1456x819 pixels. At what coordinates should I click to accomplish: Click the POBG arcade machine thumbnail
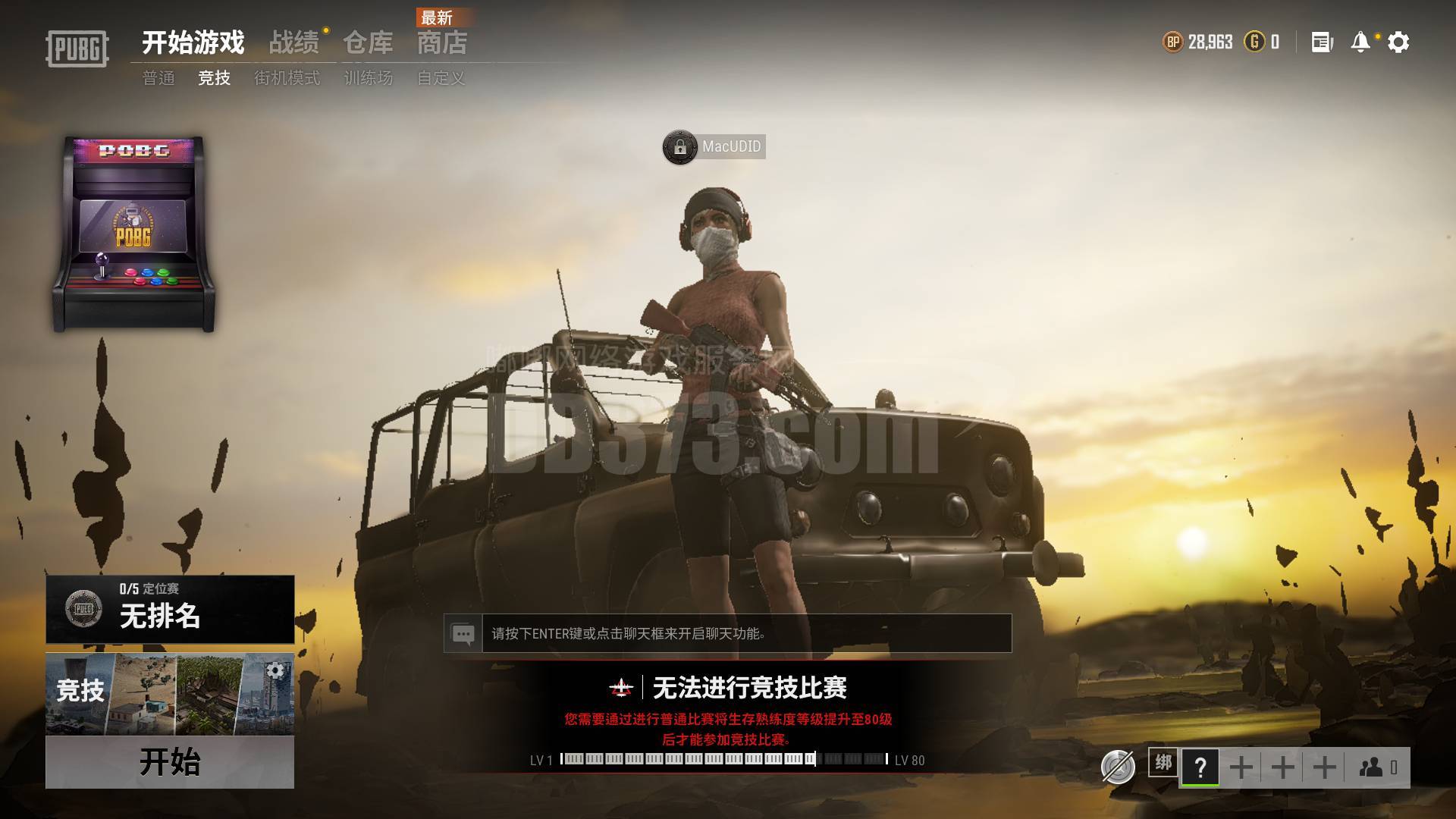[133, 234]
